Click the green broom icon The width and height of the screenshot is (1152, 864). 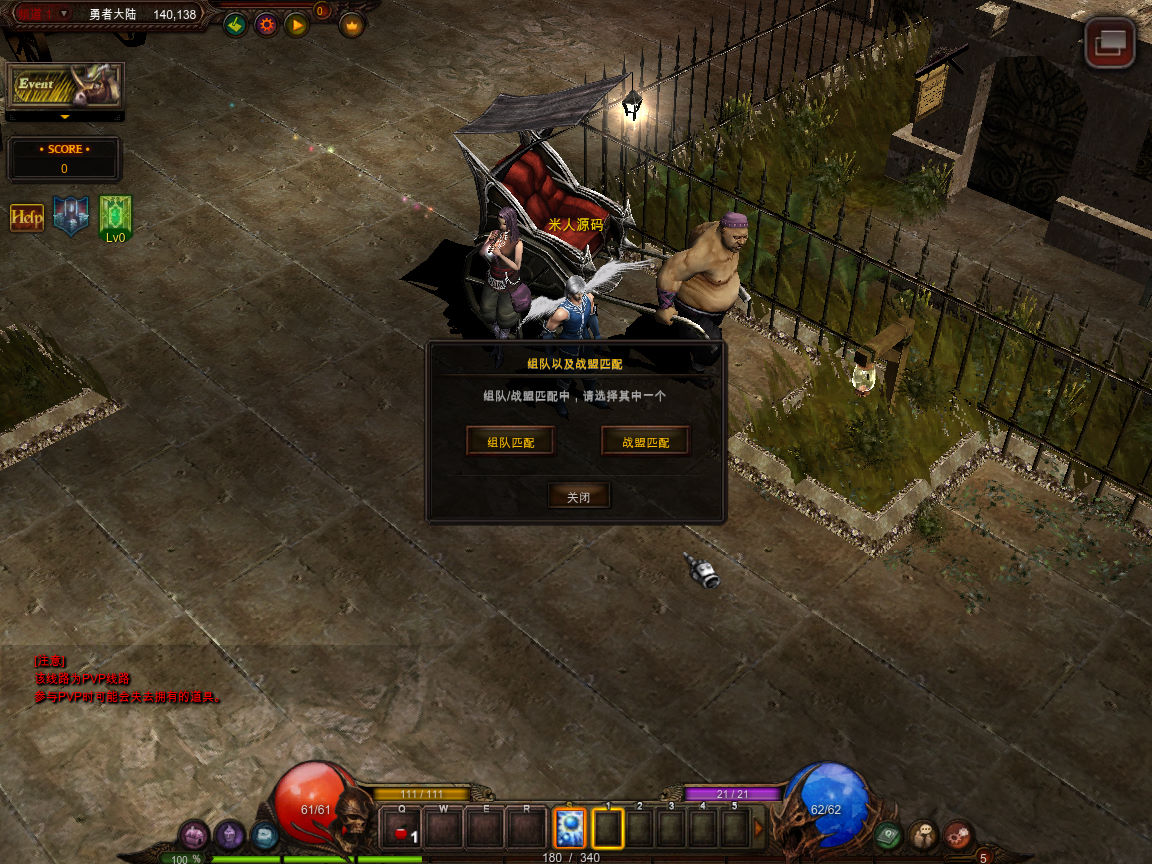pos(235,25)
